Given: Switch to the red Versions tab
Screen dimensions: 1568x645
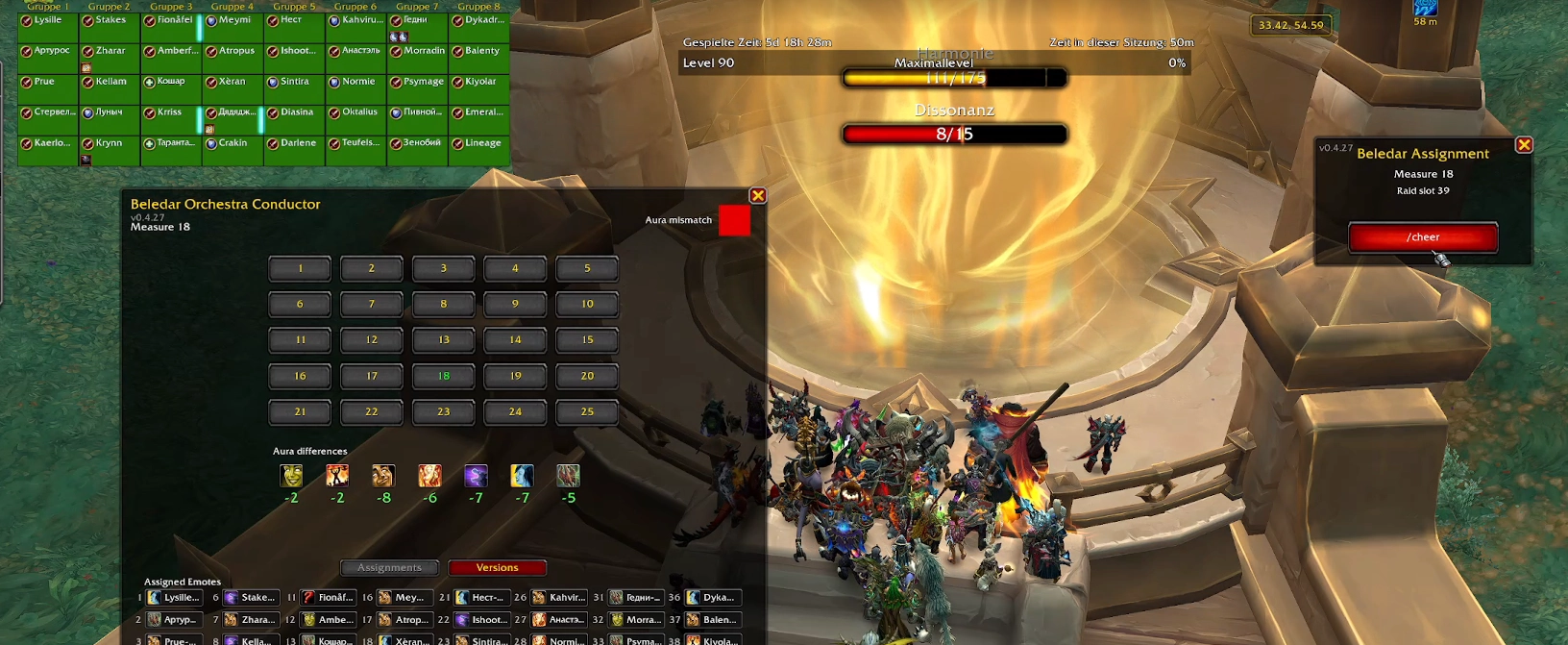Looking at the screenshot, I should (497, 568).
